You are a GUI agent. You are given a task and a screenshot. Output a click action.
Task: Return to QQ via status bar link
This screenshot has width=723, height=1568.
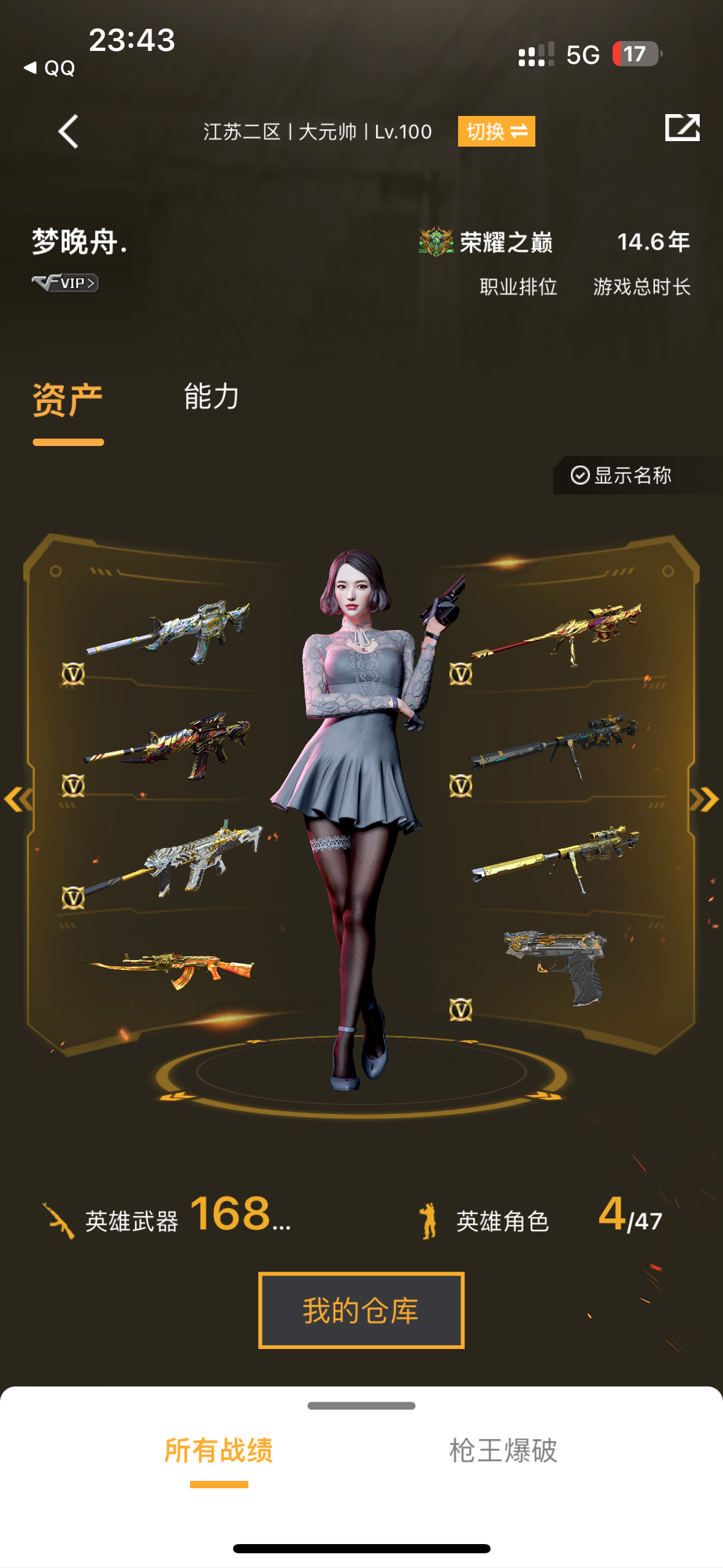[x=50, y=67]
